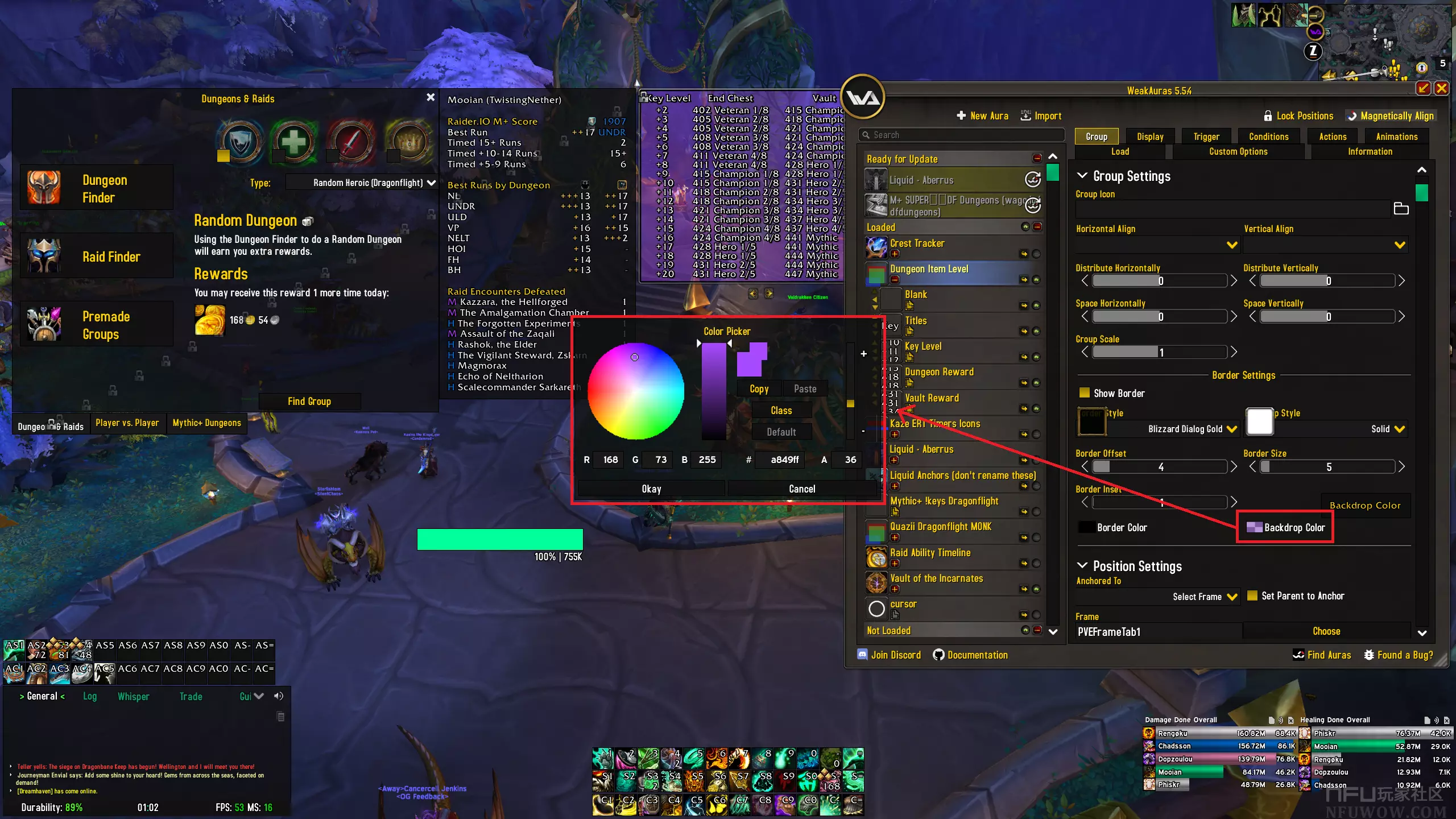Open the Backdrop Color swatch
Viewport: 1456px width, 819px height.
pos(1254,527)
